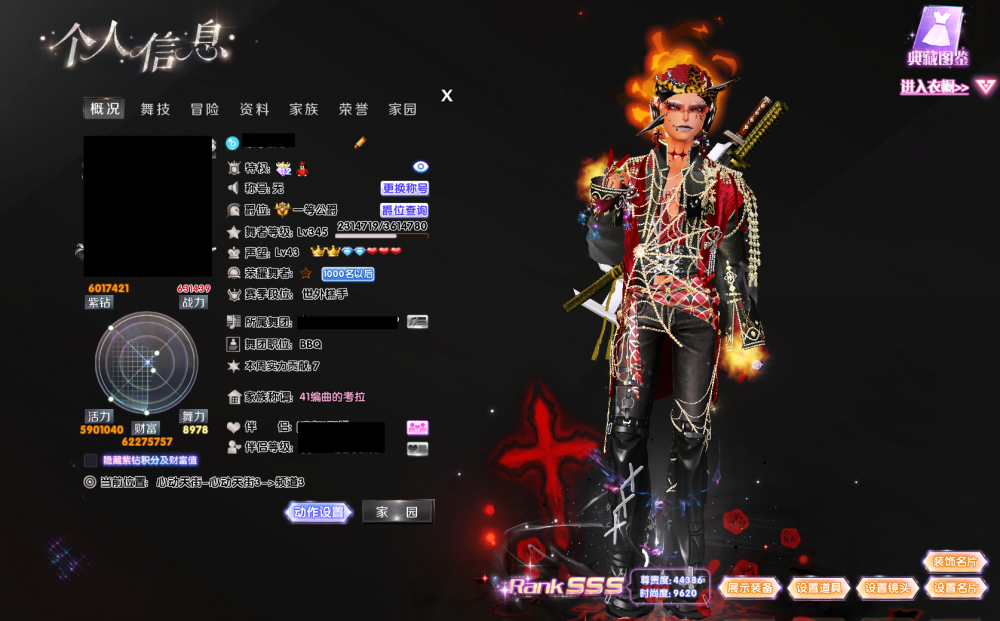The image size is (1000, 621).
Task: Switch to the 舞技 tab
Action: click(x=155, y=109)
